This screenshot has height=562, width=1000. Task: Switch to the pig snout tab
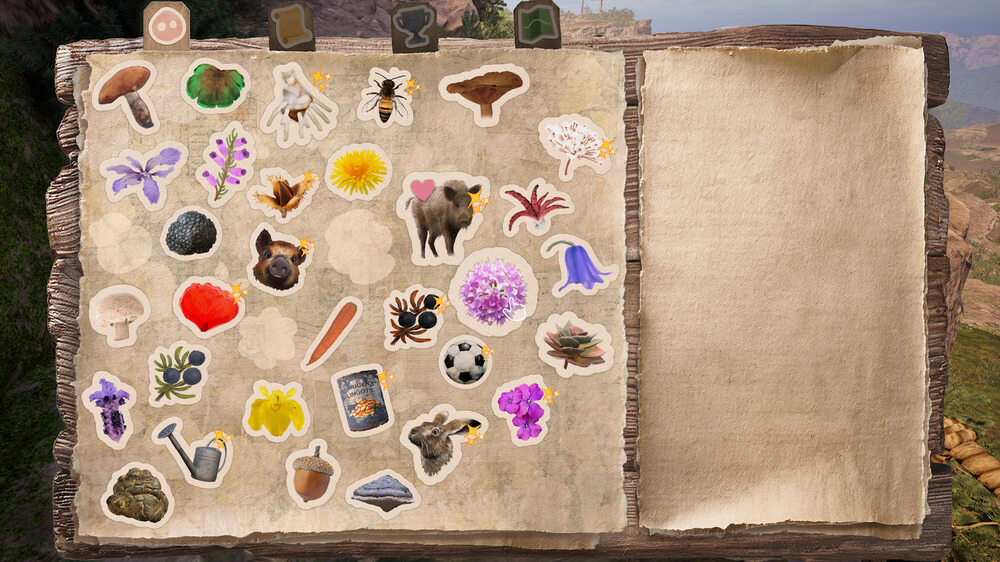click(166, 25)
